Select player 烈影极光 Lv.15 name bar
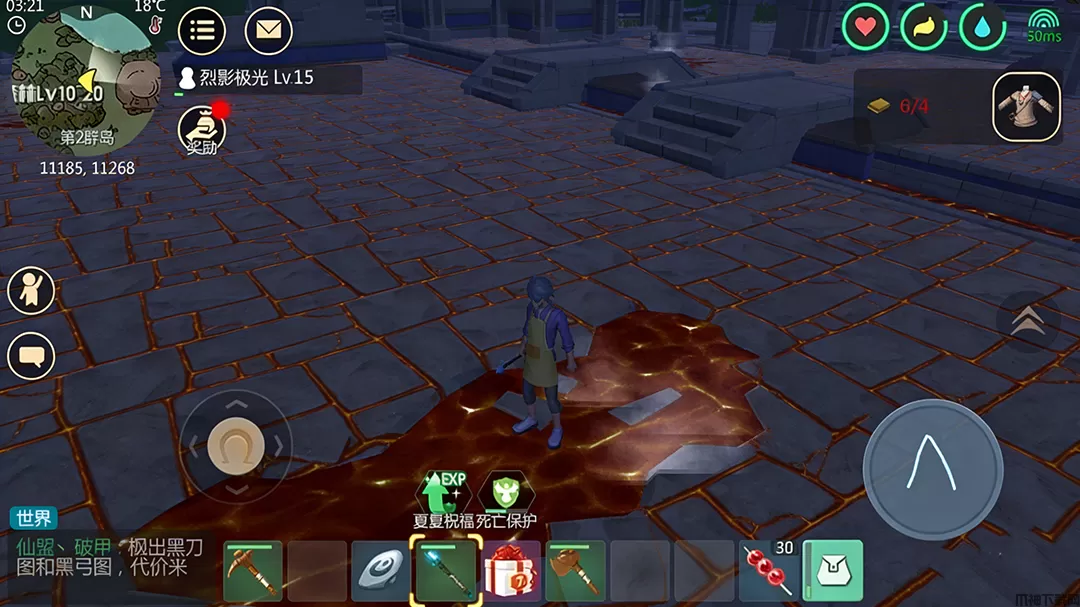 [267, 78]
